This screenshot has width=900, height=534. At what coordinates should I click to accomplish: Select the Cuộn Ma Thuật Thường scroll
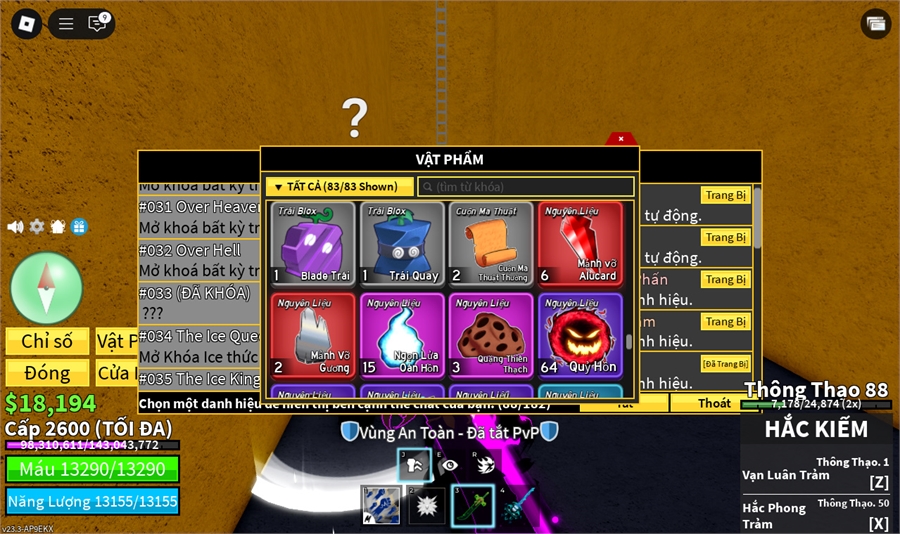[491, 244]
